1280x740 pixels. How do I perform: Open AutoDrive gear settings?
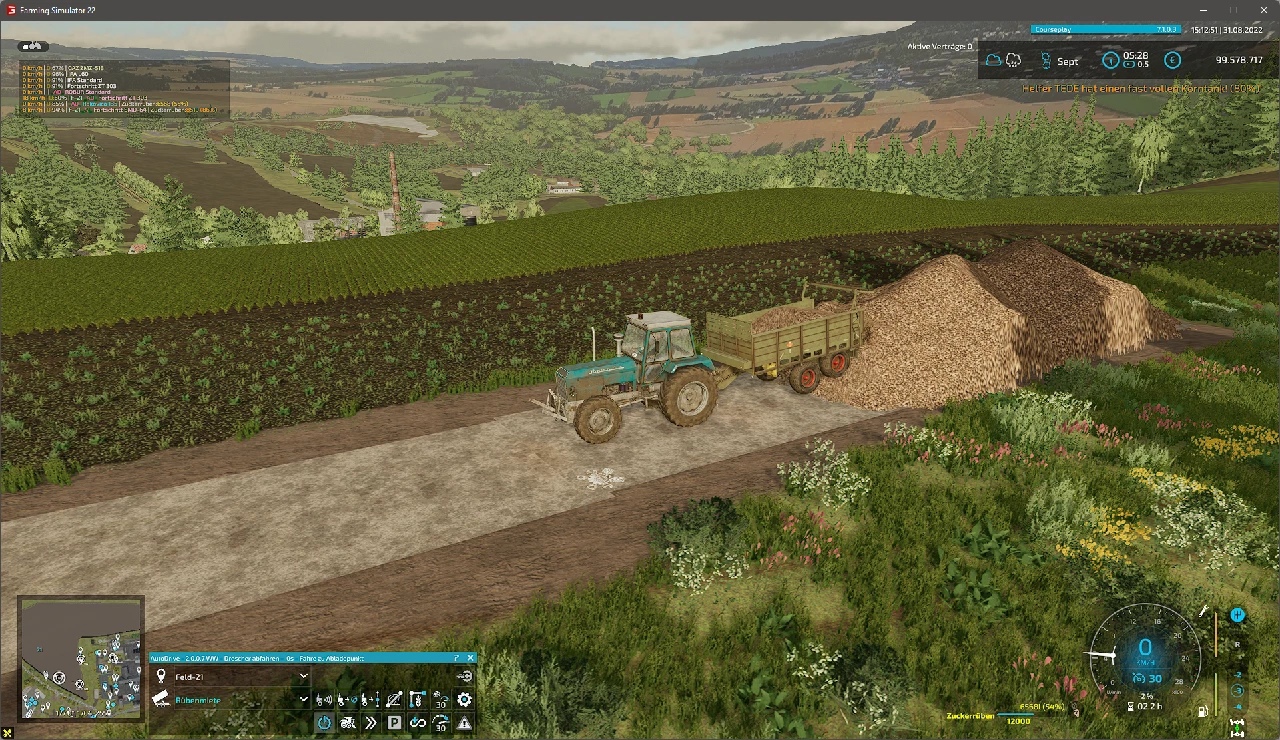pos(464,700)
